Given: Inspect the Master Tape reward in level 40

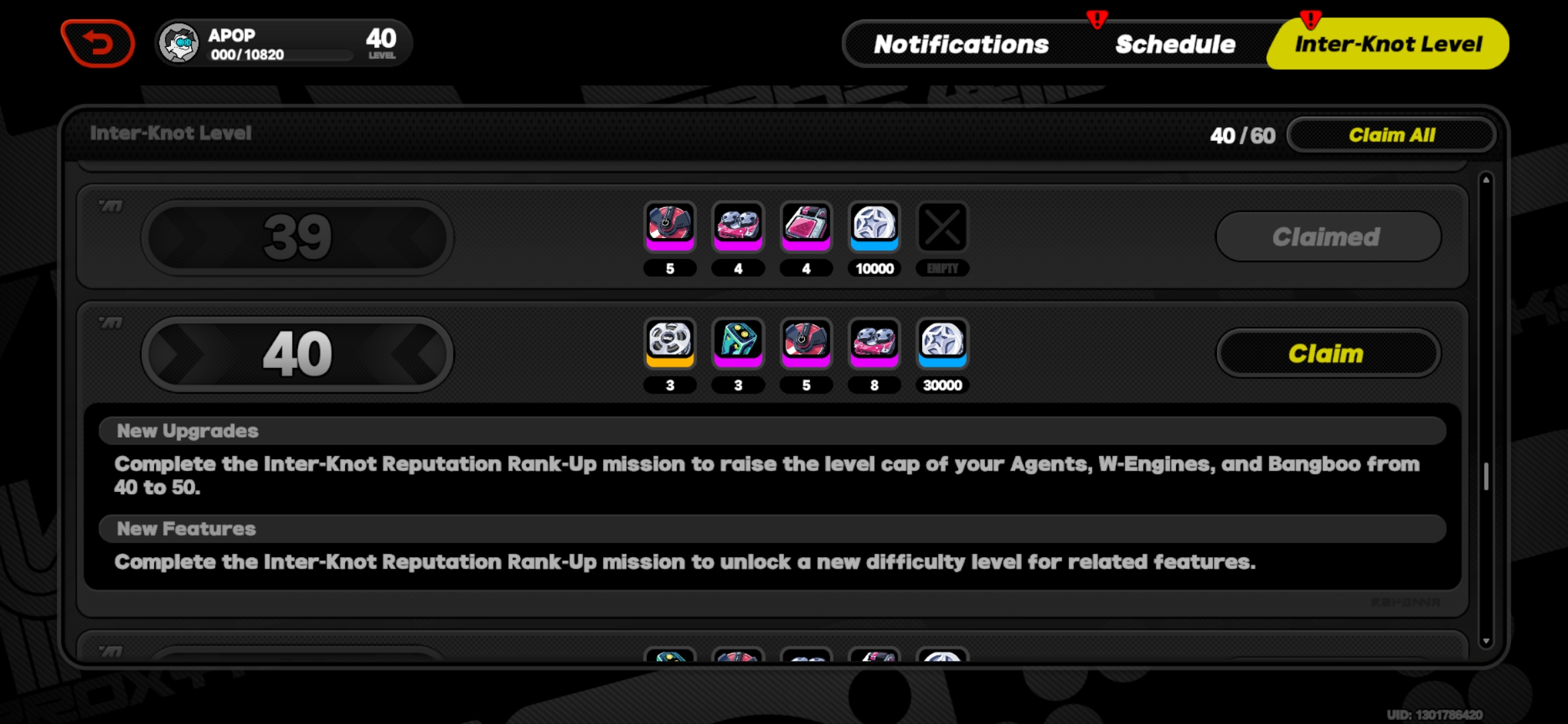Looking at the screenshot, I should pyautogui.click(x=670, y=344).
